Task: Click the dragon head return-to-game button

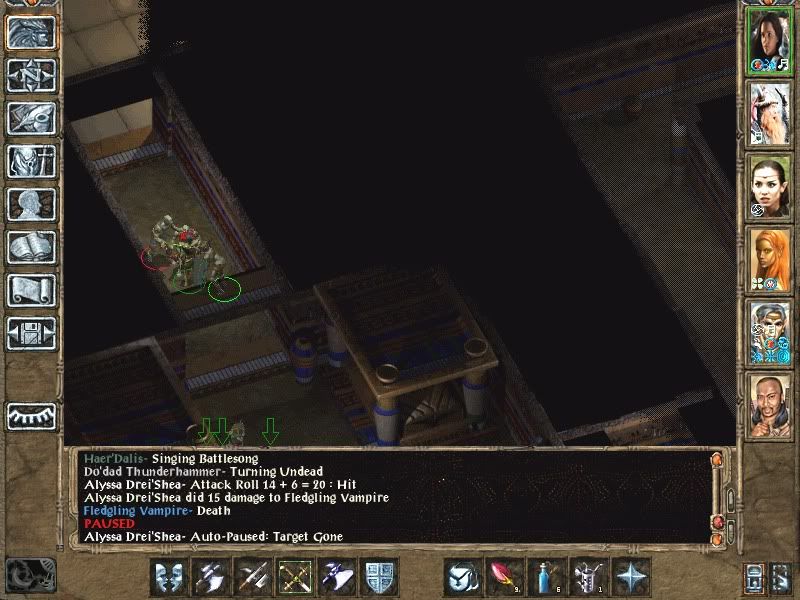Action: [x=31, y=32]
